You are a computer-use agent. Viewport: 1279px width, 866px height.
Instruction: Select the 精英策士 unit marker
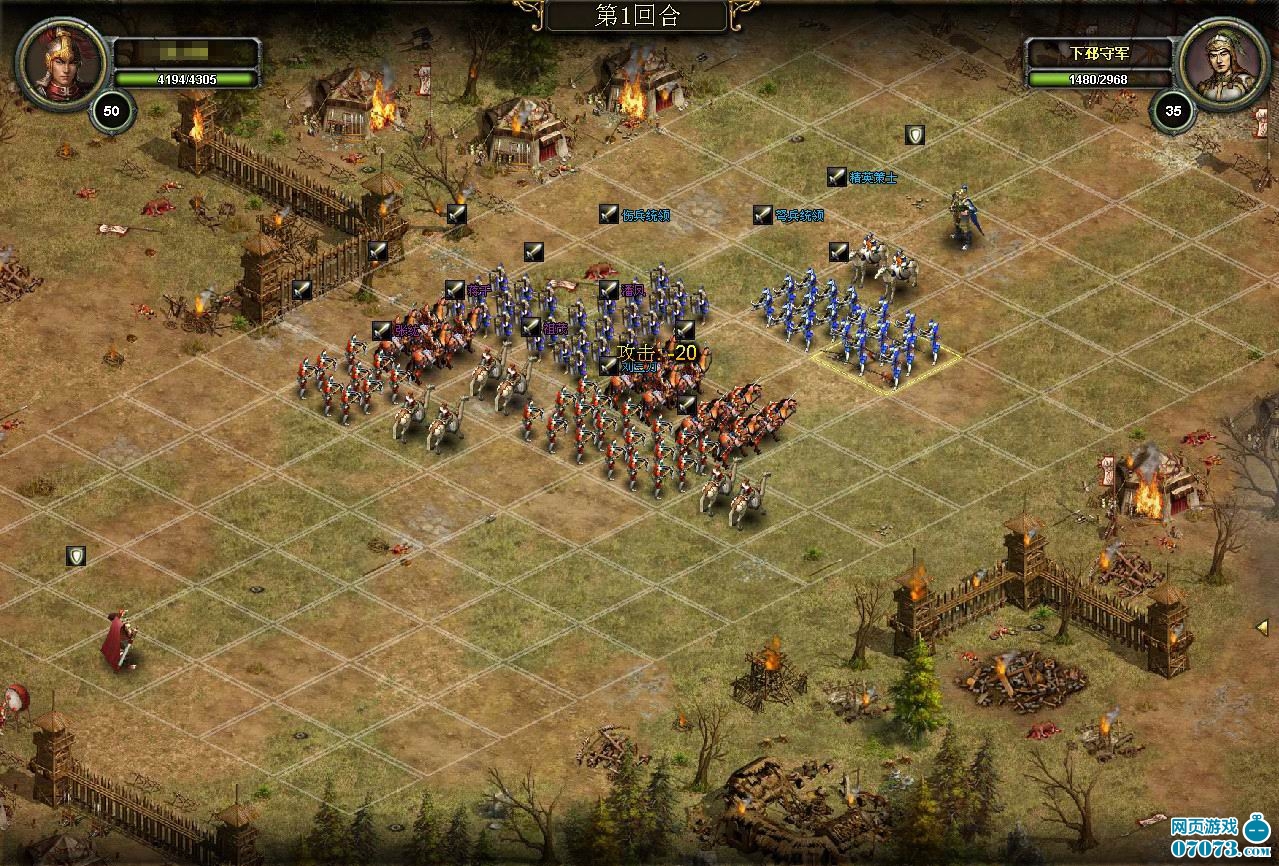tap(837, 177)
